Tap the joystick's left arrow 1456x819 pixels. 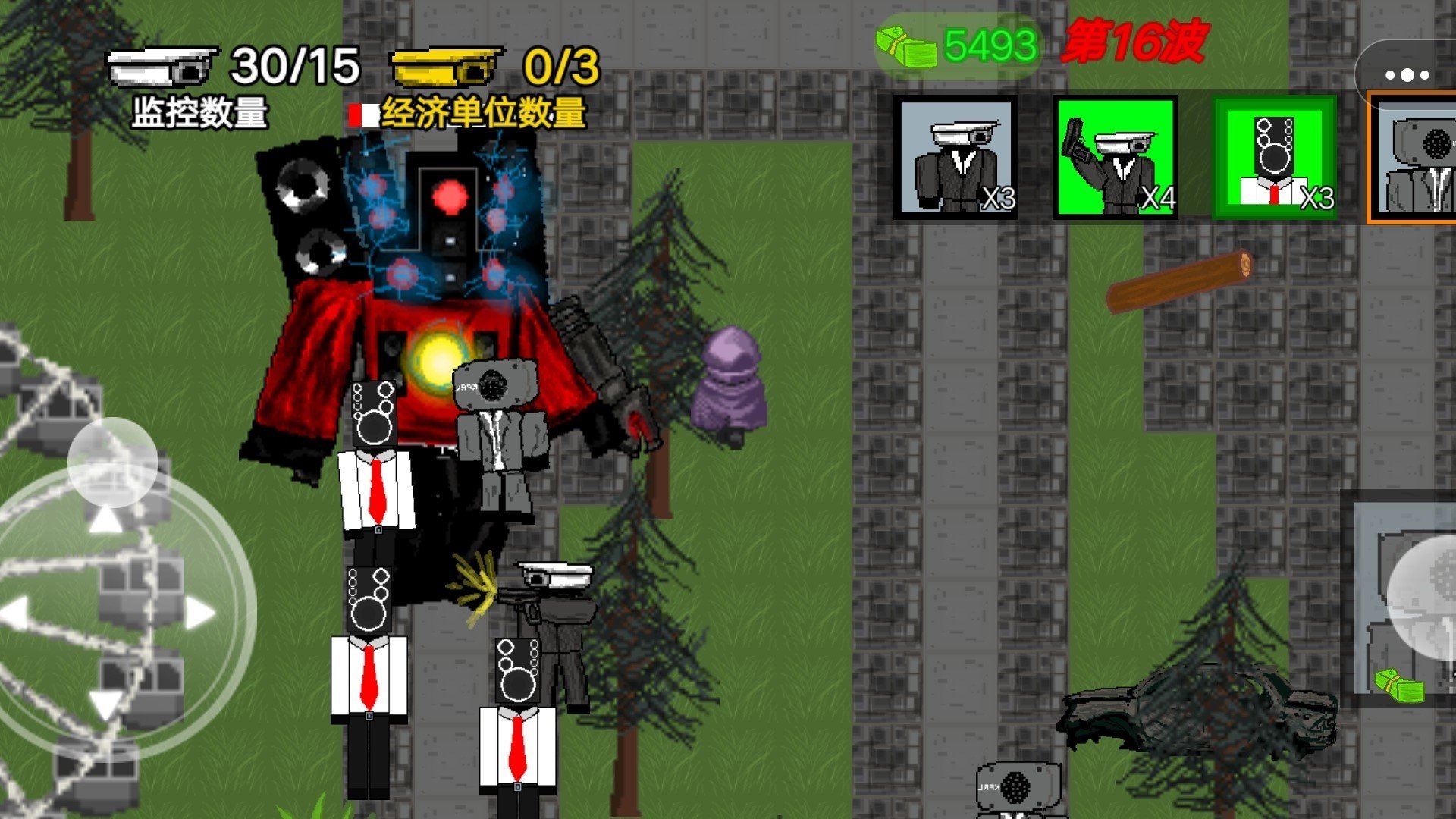coord(15,613)
